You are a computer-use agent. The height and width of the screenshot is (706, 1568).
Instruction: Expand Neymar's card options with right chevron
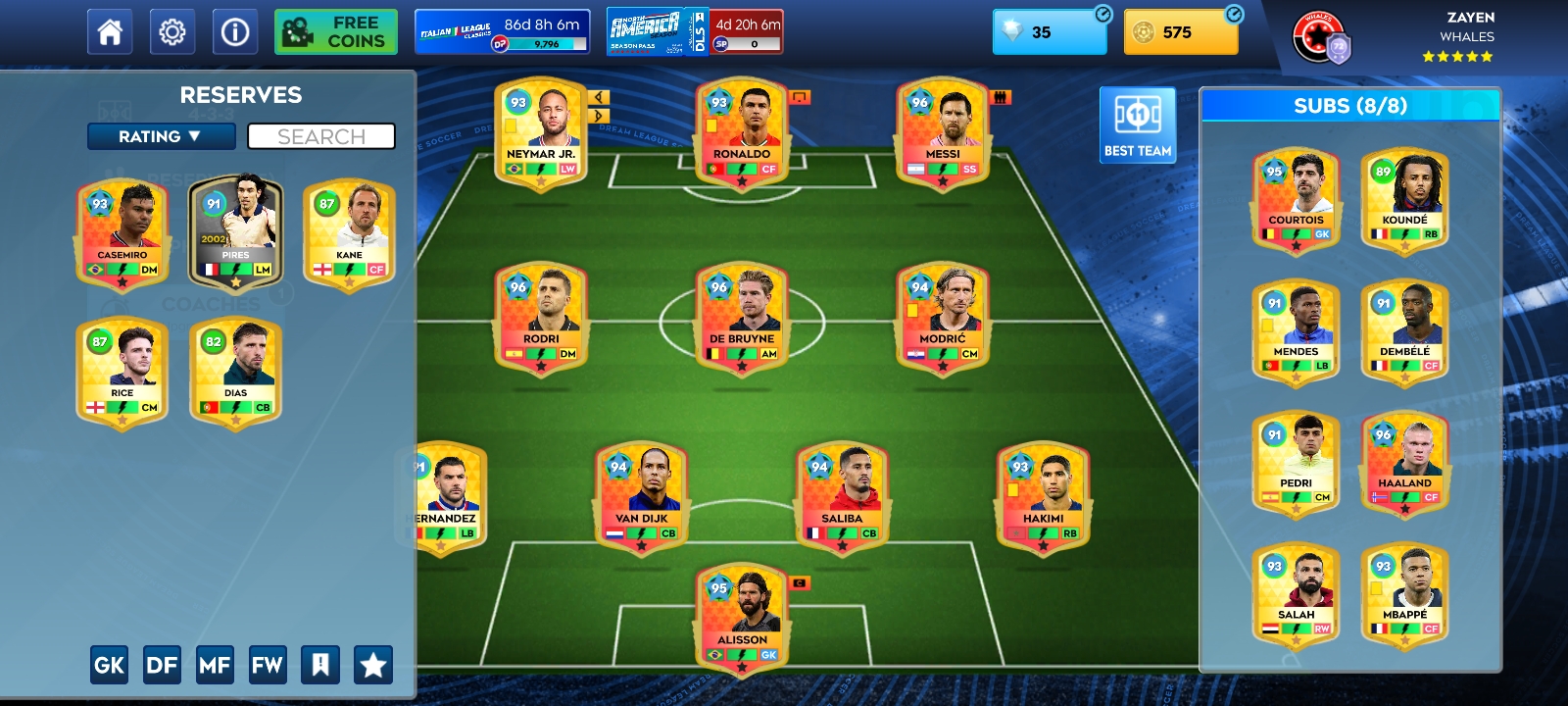point(599,118)
